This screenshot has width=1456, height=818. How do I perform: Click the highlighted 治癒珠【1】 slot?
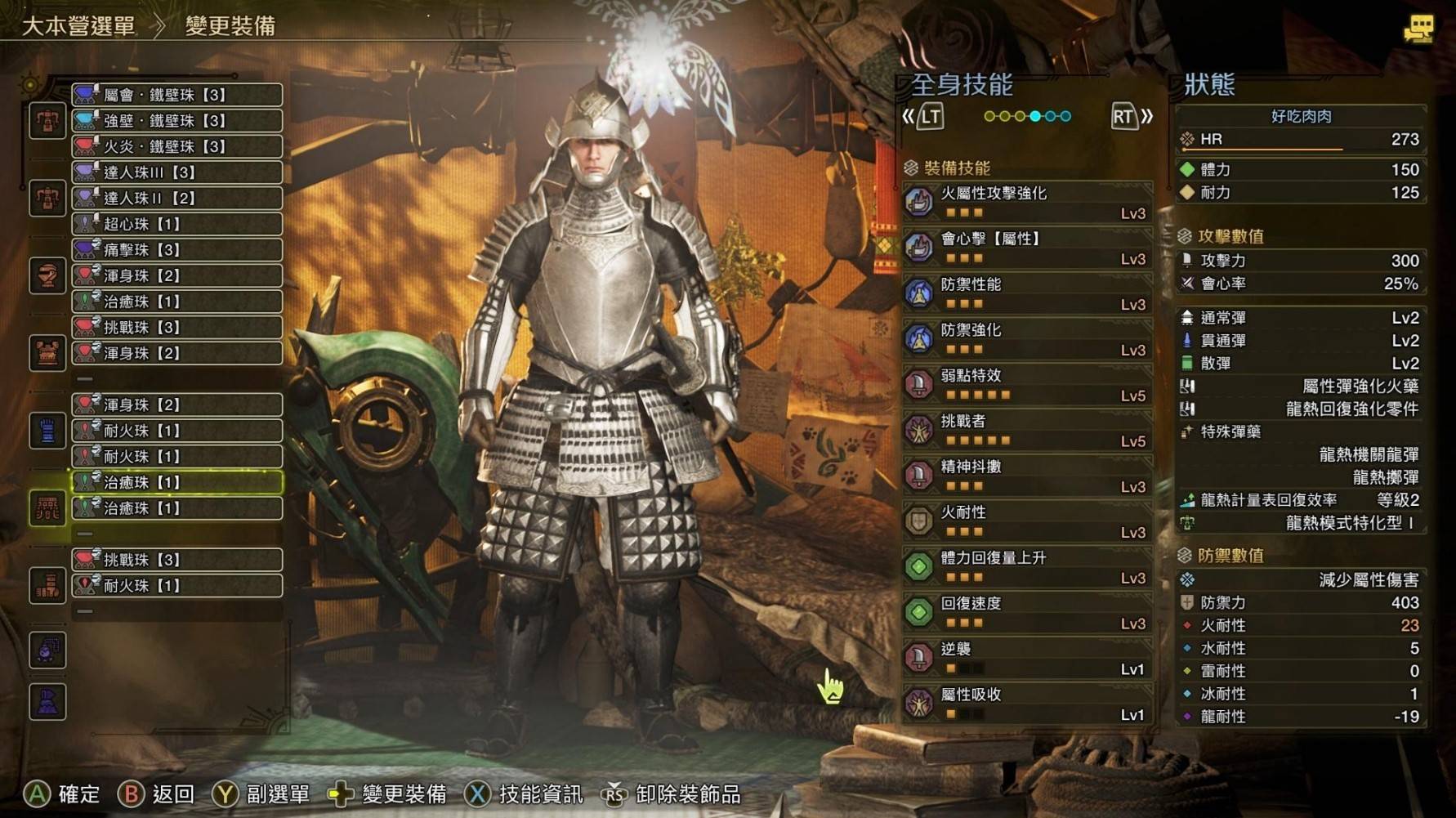pyautogui.click(x=177, y=482)
